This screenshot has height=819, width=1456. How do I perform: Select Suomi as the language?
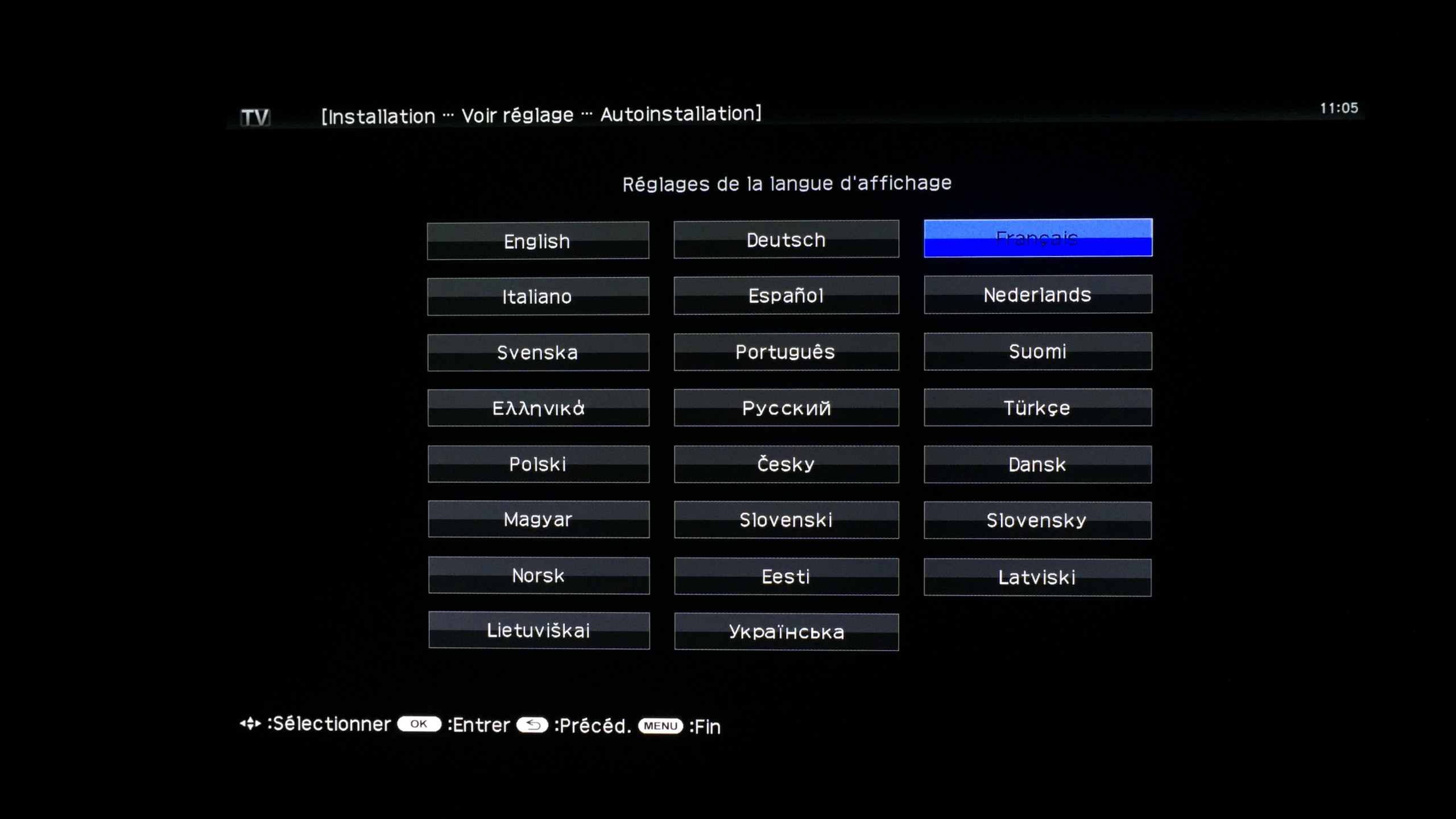1037,351
